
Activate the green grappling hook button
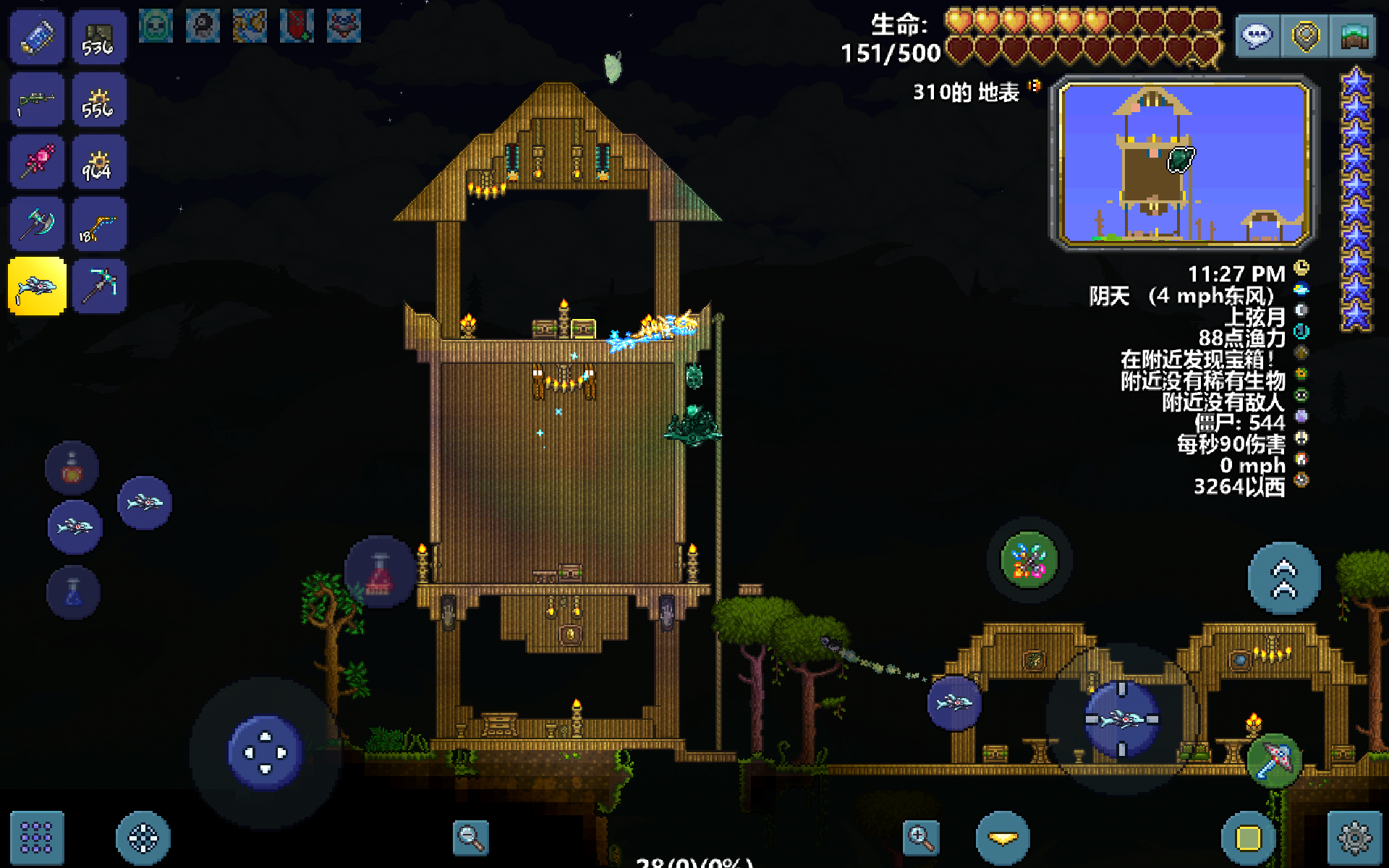[1029, 560]
